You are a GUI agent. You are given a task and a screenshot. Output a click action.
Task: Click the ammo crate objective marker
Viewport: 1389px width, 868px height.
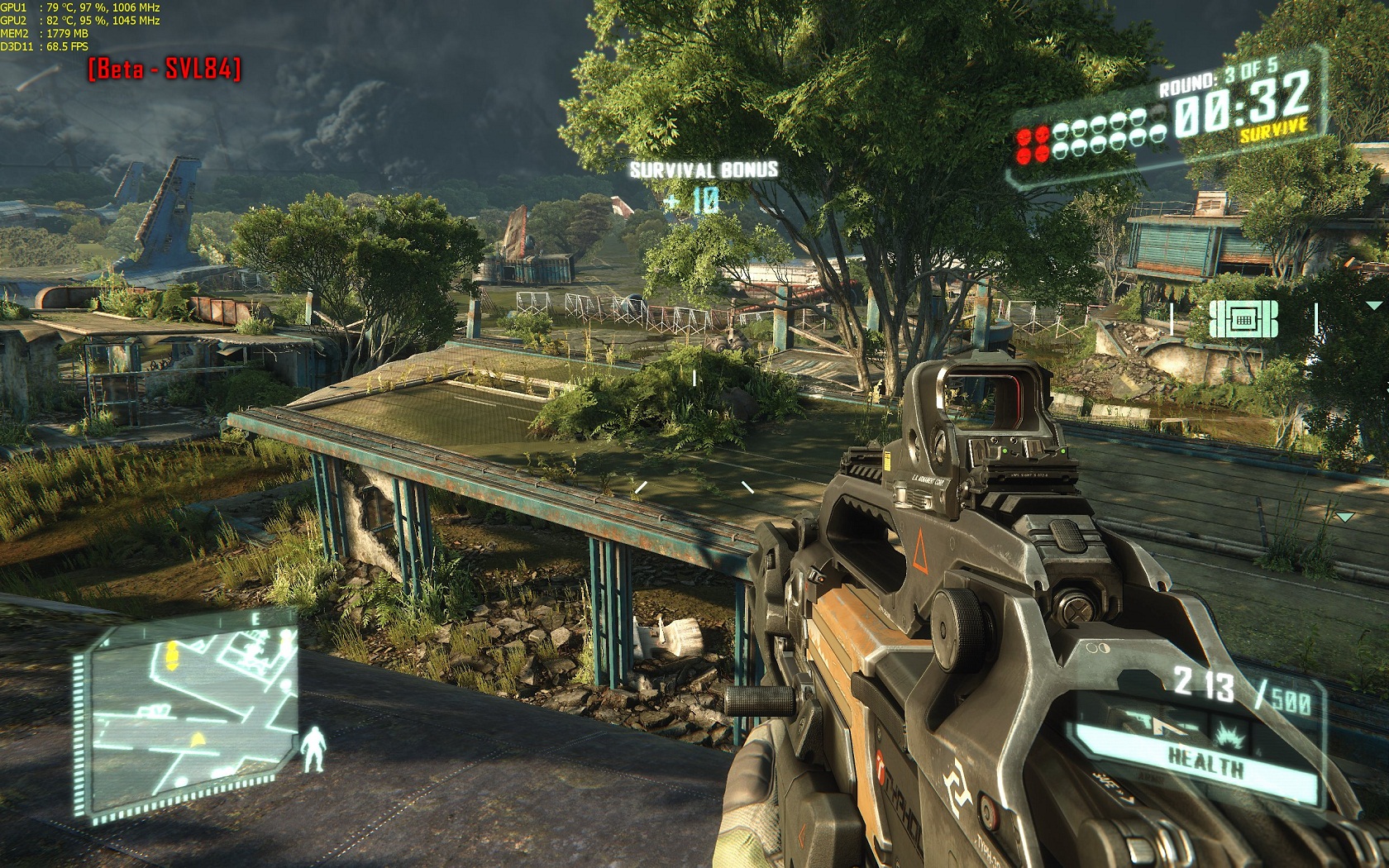pos(1243,319)
